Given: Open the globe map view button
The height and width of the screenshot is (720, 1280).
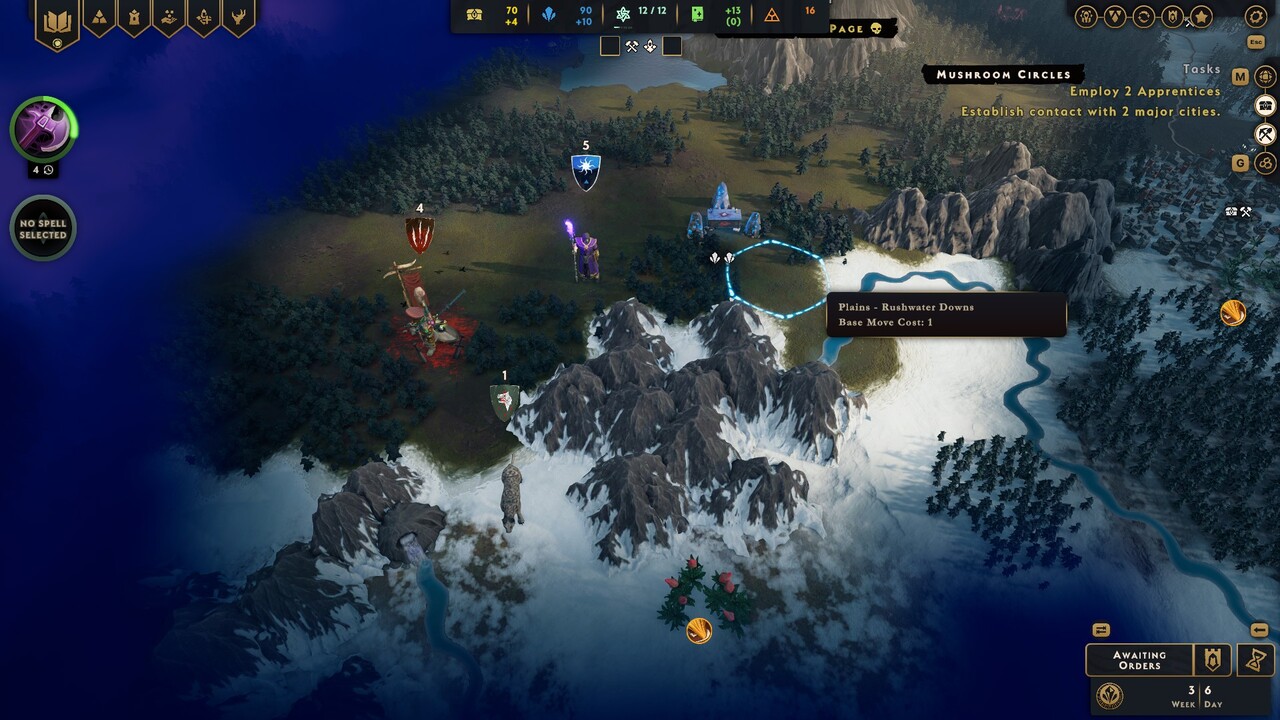Looking at the screenshot, I should click(x=1266, y=77).
